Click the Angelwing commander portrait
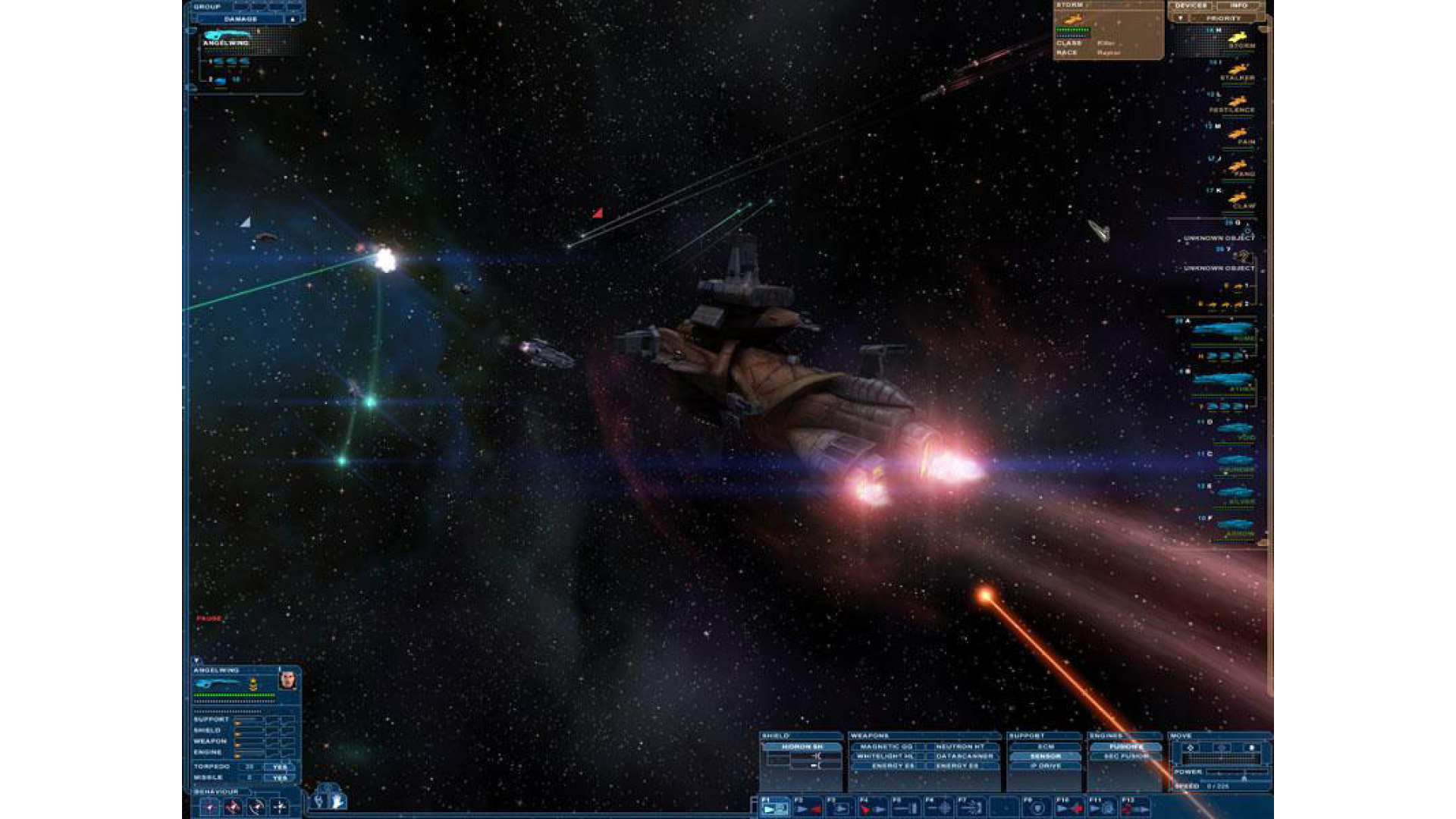Viewport: 1456px width, 819px height. coord(287,680)
